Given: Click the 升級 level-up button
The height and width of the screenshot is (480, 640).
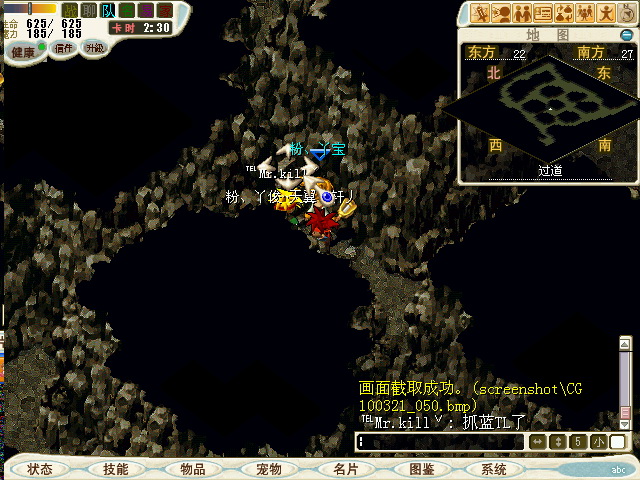Looking at the screenshot, I should [x=95, y=47].
